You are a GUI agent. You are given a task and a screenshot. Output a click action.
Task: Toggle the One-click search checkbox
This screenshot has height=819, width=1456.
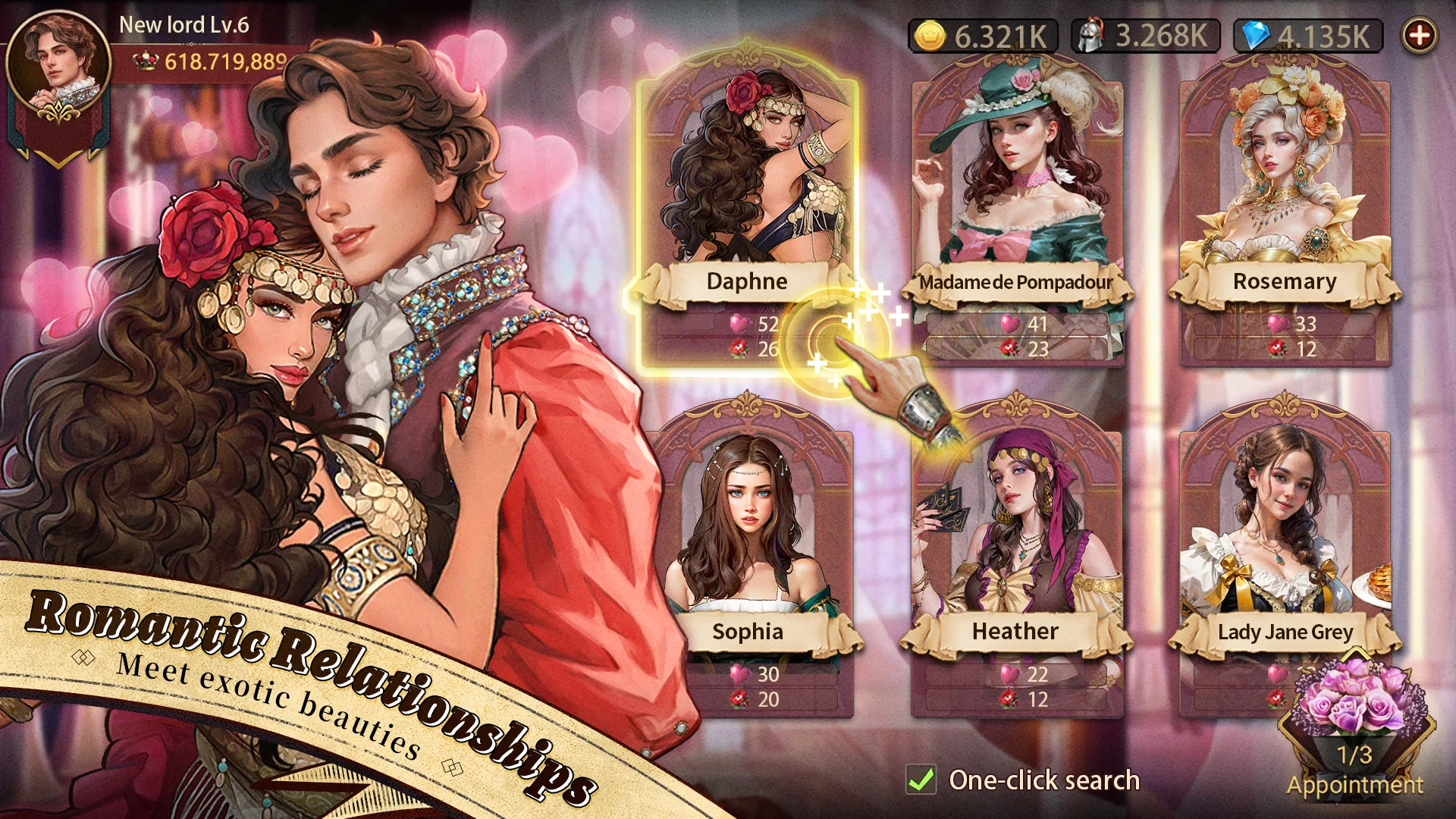921,780
